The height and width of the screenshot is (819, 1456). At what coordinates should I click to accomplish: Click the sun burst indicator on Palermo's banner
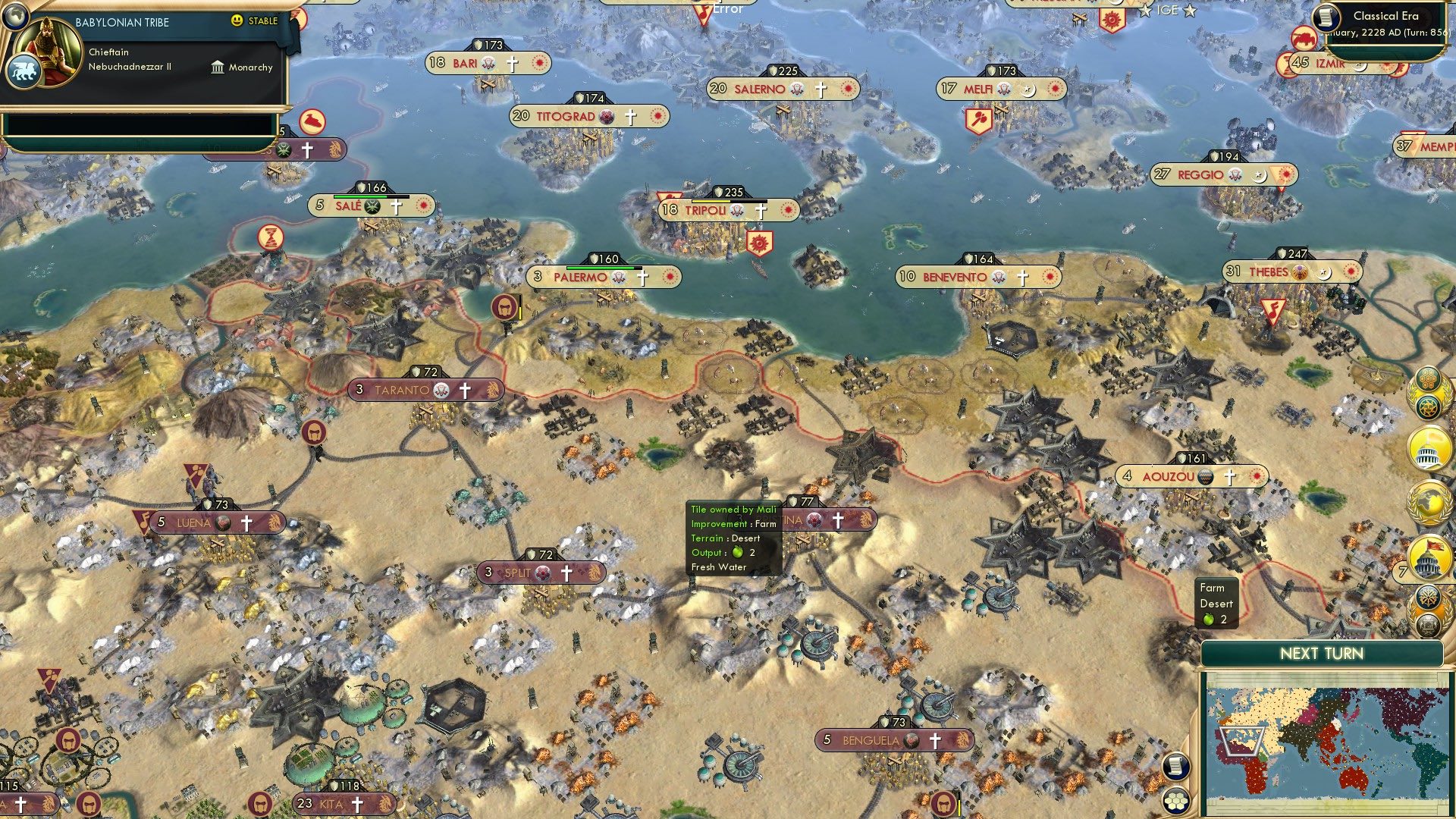tap(669, 278)
